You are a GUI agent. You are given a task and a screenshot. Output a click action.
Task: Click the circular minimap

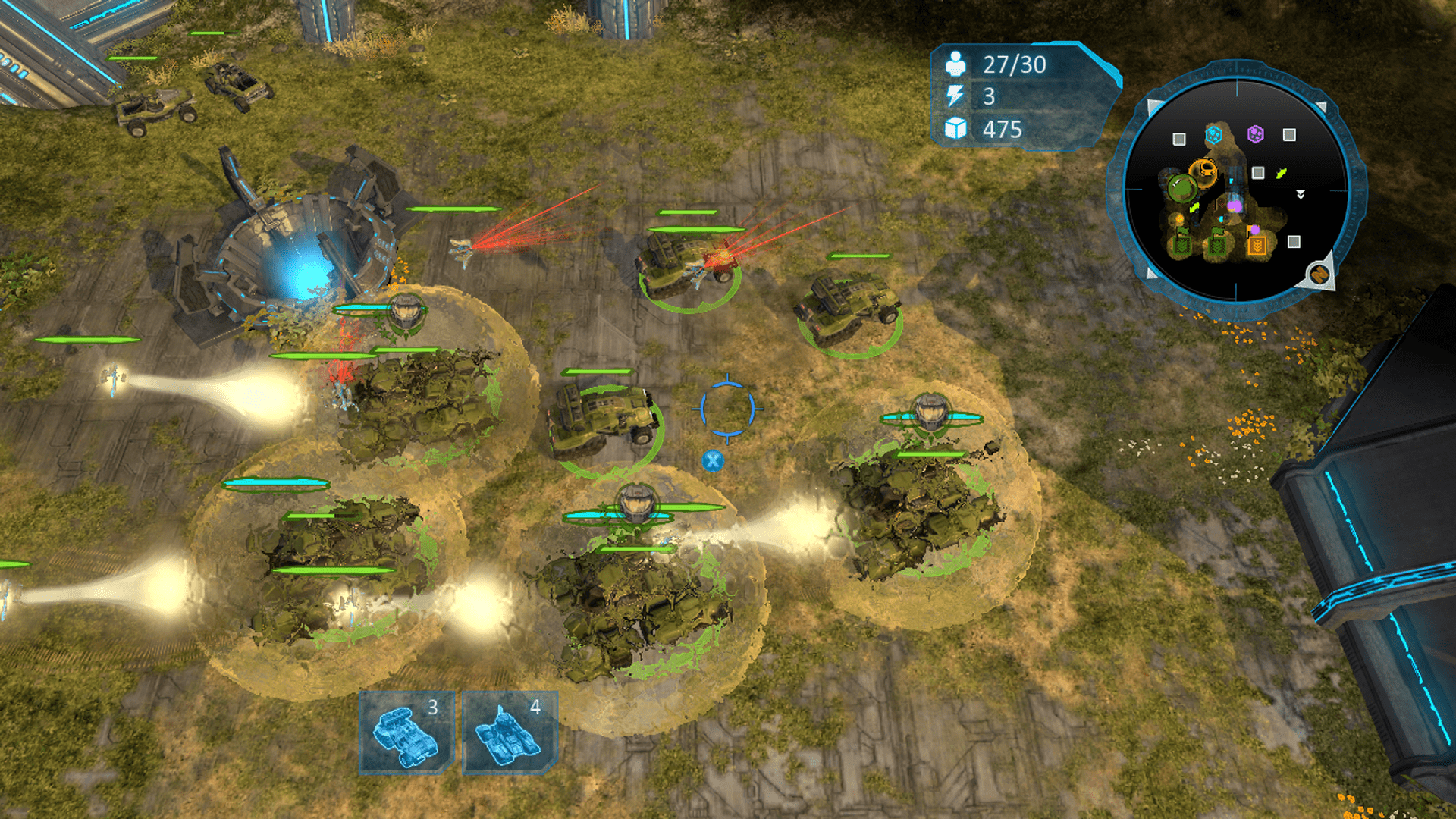[x=1236, y=190]
